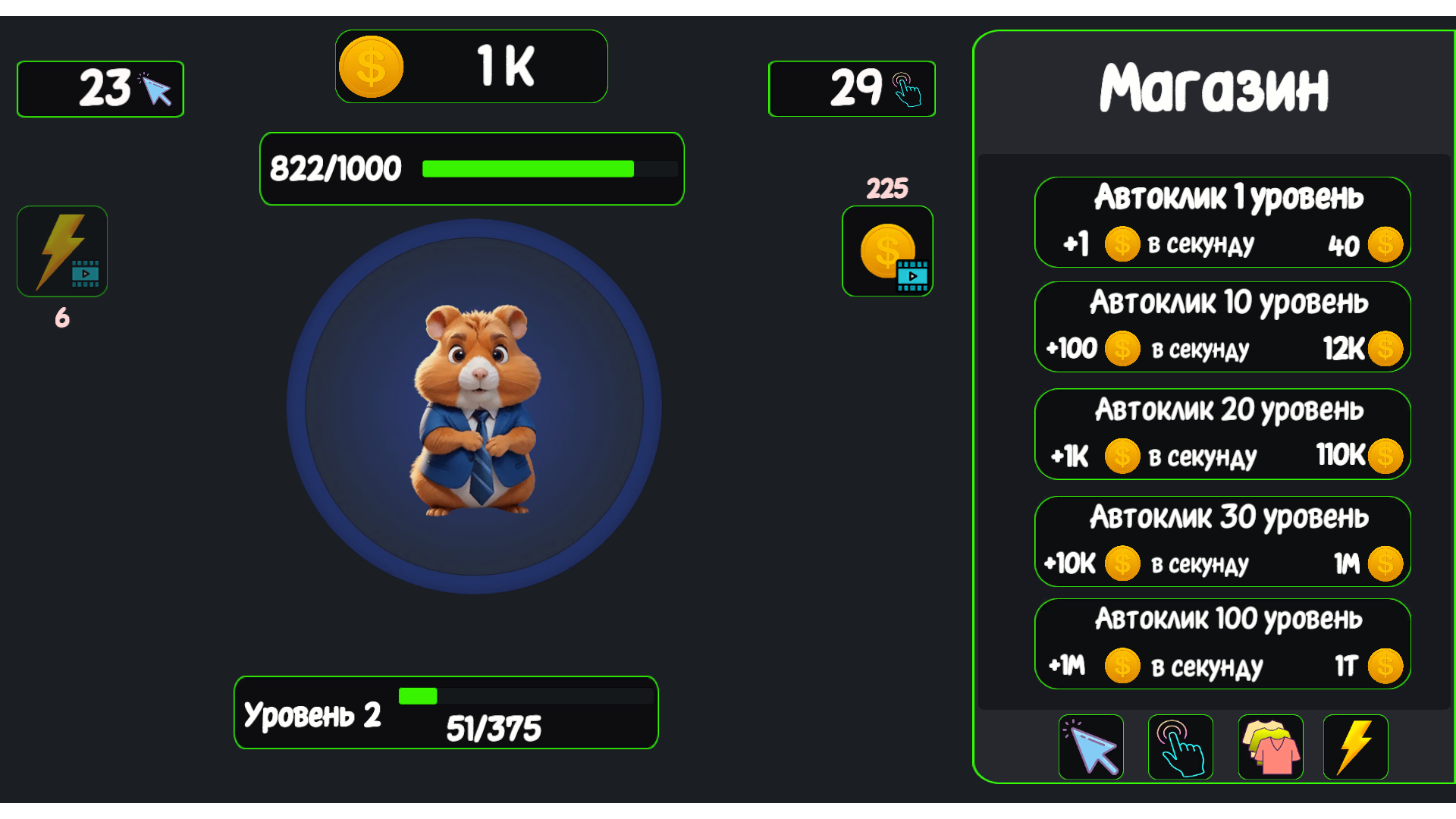Purchase Автоклик 30 уровень for 1M
Image resolution: width=1456 pixels, height=819 pixels.
click(x=1222, y=541)
